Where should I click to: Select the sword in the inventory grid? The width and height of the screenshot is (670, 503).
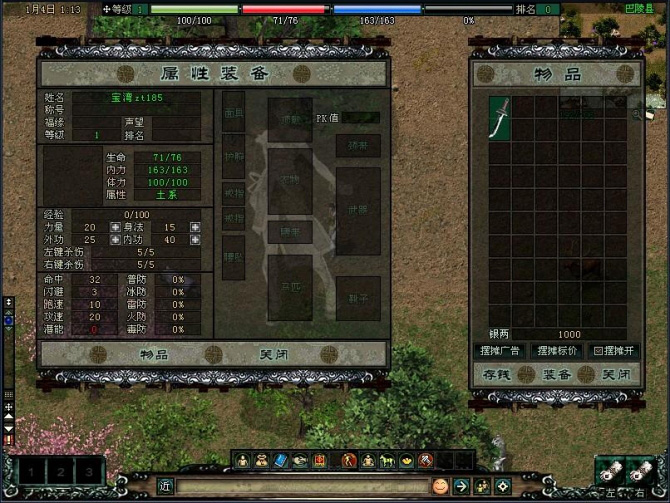point(500,117)
